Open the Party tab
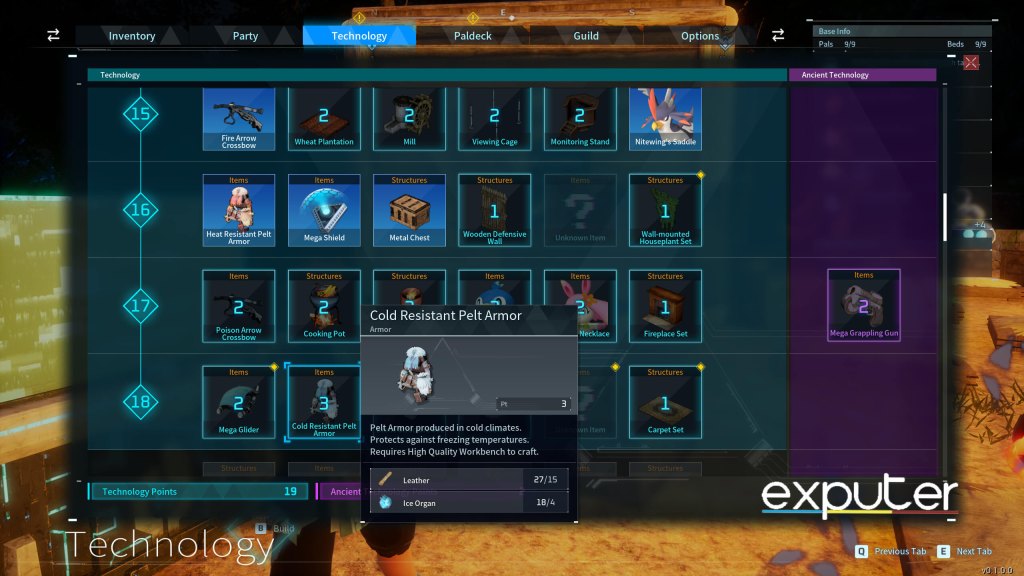This screenshot has width=1024, height=576. [245, 36]
